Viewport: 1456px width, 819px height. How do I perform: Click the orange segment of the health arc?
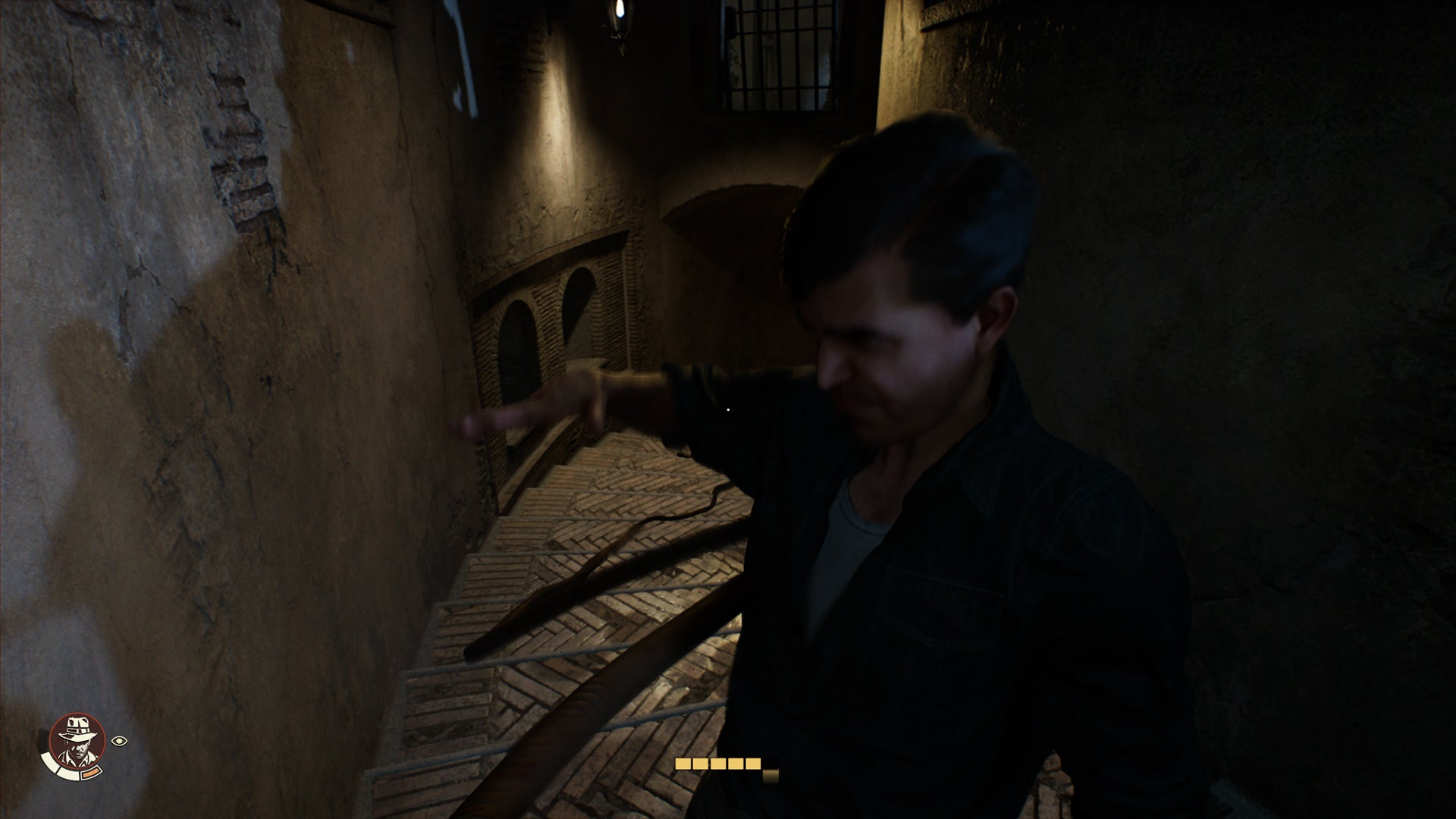coord(92,773)
